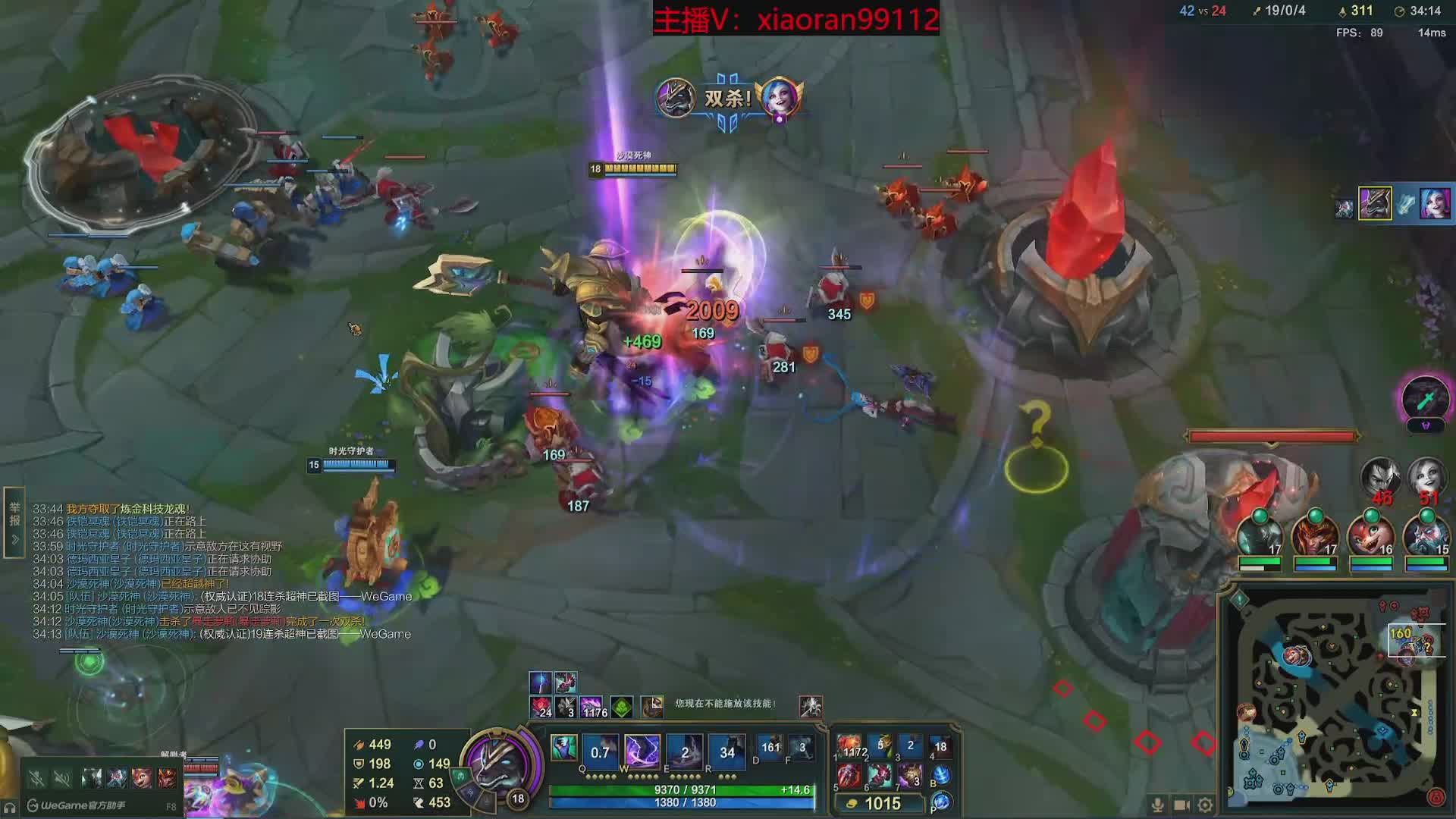Use the F summoner spell showing 3

click(802, 748)
